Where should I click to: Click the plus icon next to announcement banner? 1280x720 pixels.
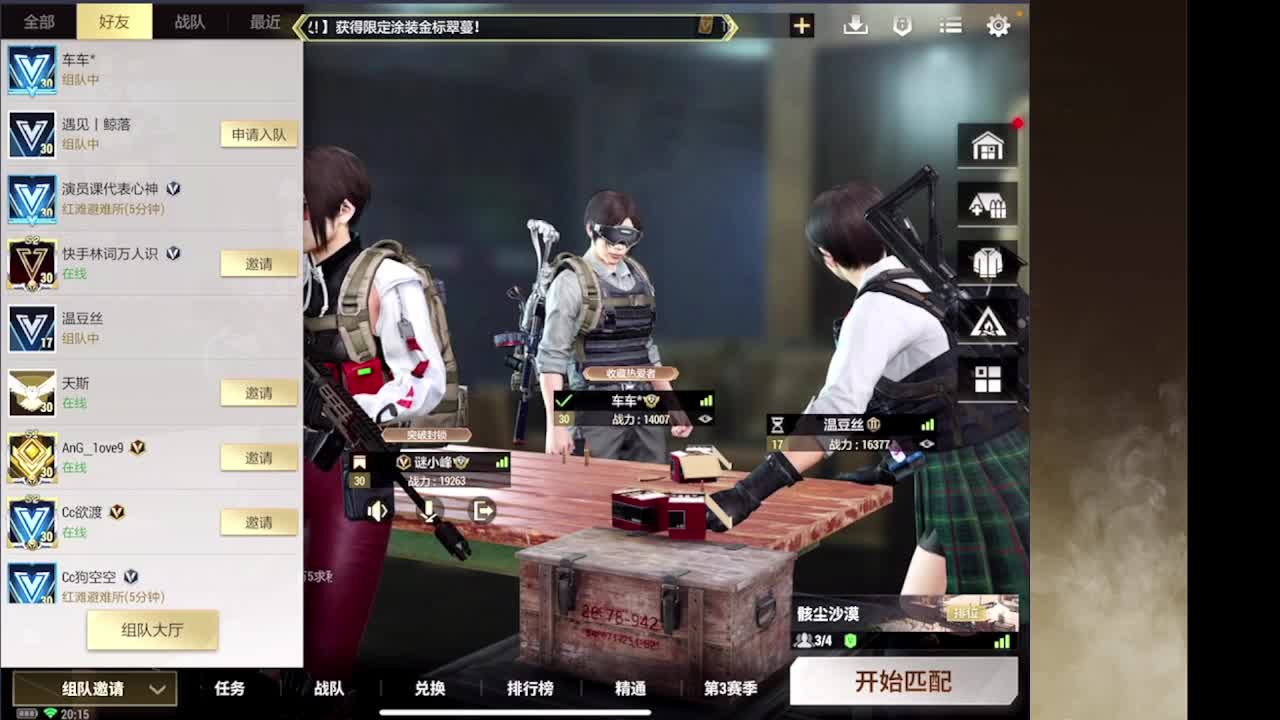click(801, 25)
